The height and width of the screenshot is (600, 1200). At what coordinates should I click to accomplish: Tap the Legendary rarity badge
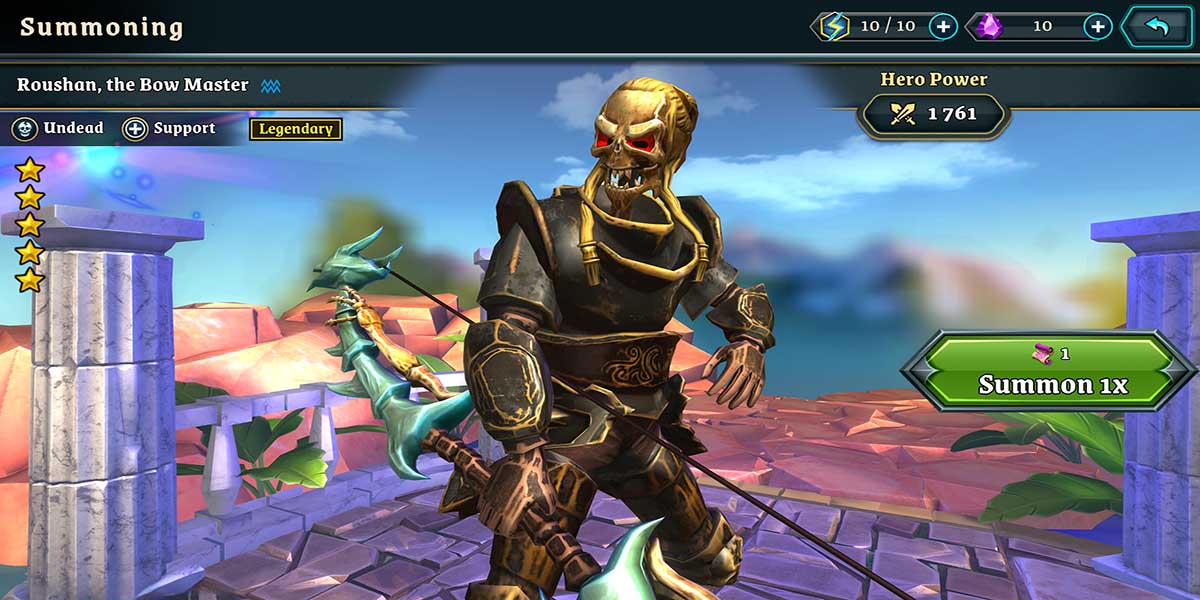coord(295,129)
